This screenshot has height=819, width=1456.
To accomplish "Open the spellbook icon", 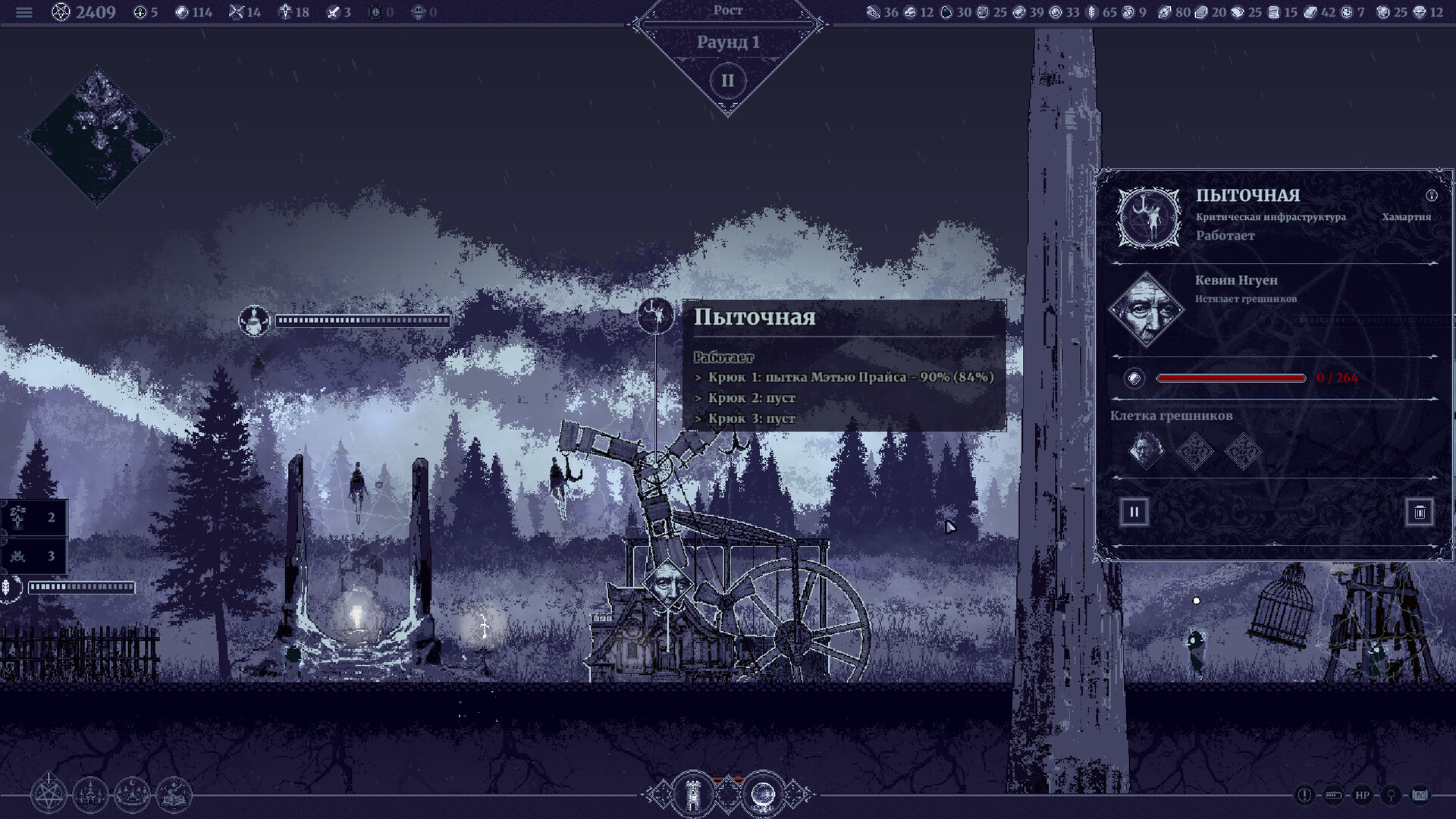I will 174,795.
